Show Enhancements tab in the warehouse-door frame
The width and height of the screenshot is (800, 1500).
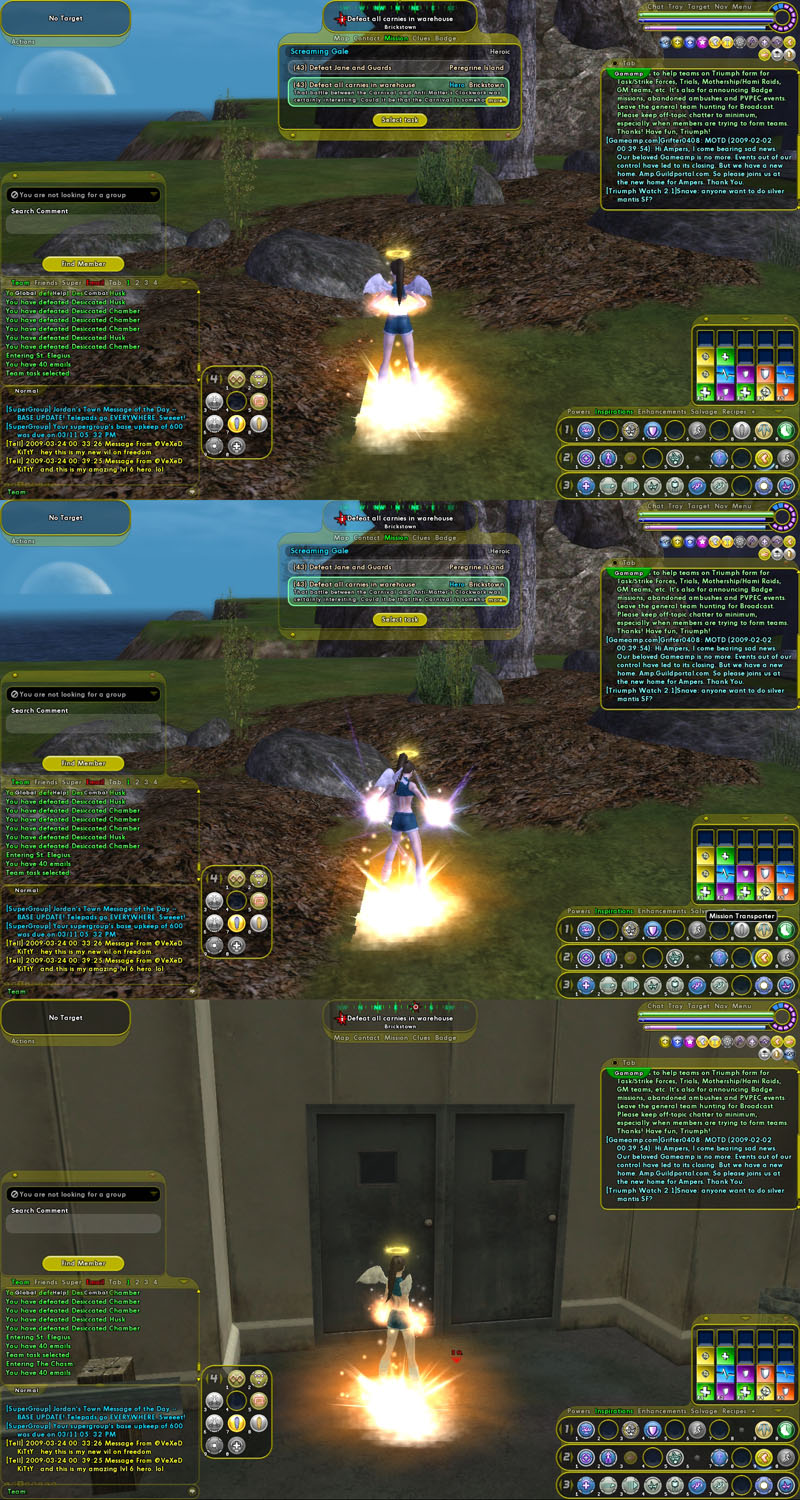click(664, 1411)
